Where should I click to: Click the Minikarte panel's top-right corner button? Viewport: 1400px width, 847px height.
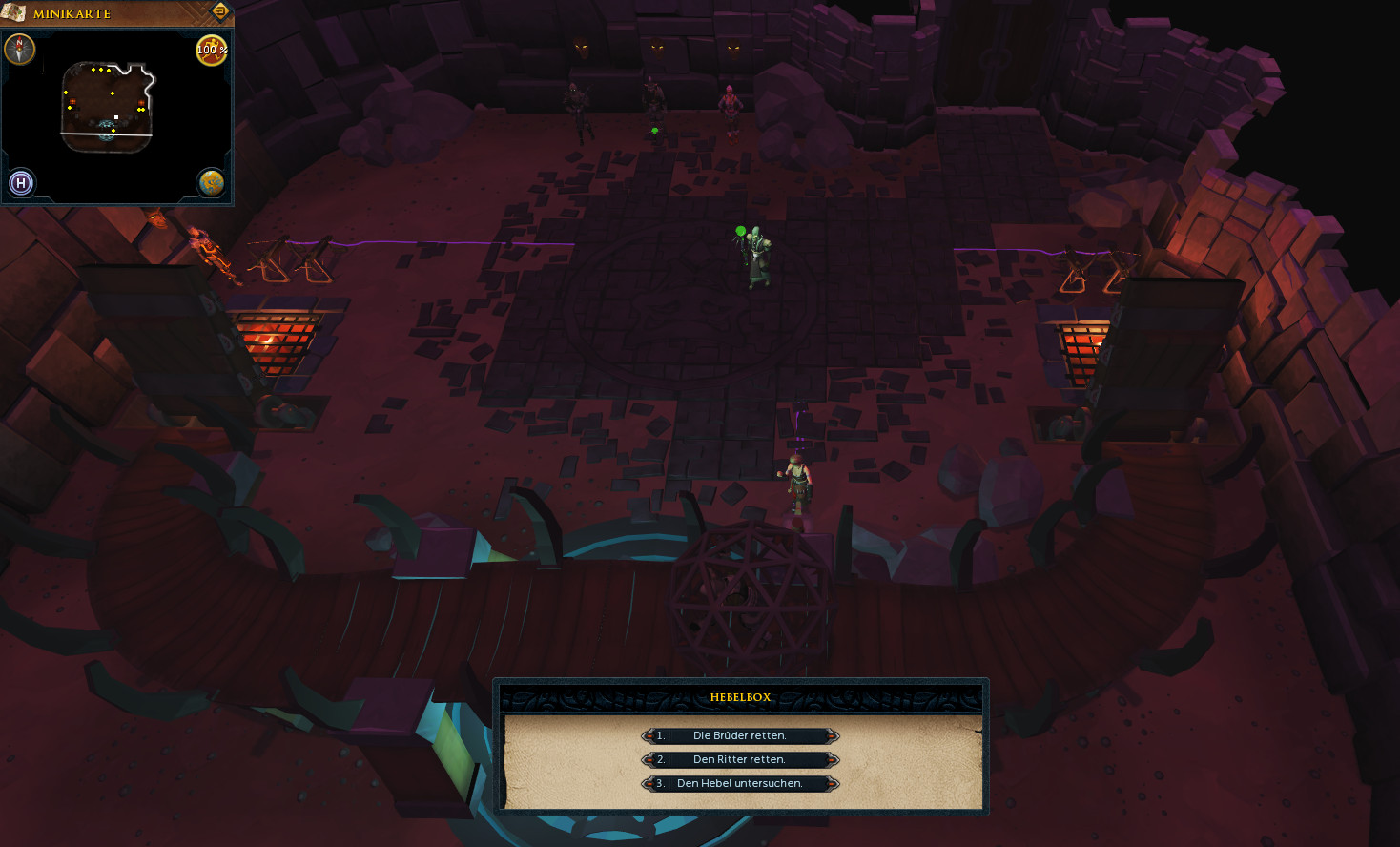(220, 11)
